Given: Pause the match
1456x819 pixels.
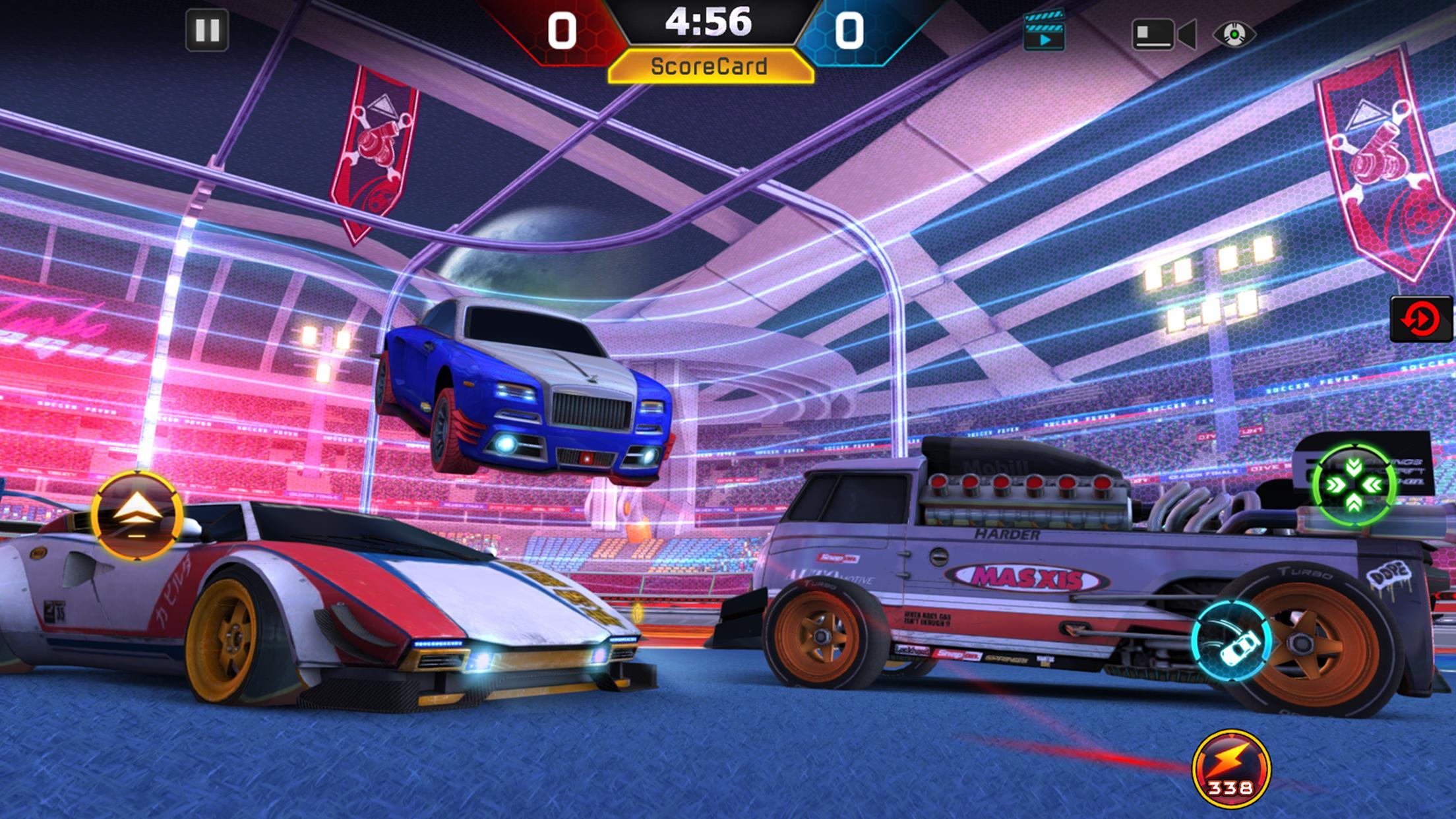Looking at the screenshot, I should tap(208, 29).
